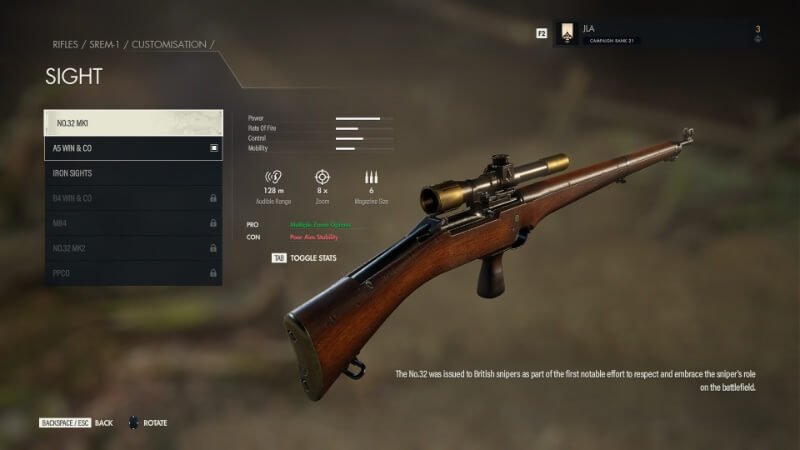
Task: Select the locked B4 Win & Co sight
Action: coord(133,198)
